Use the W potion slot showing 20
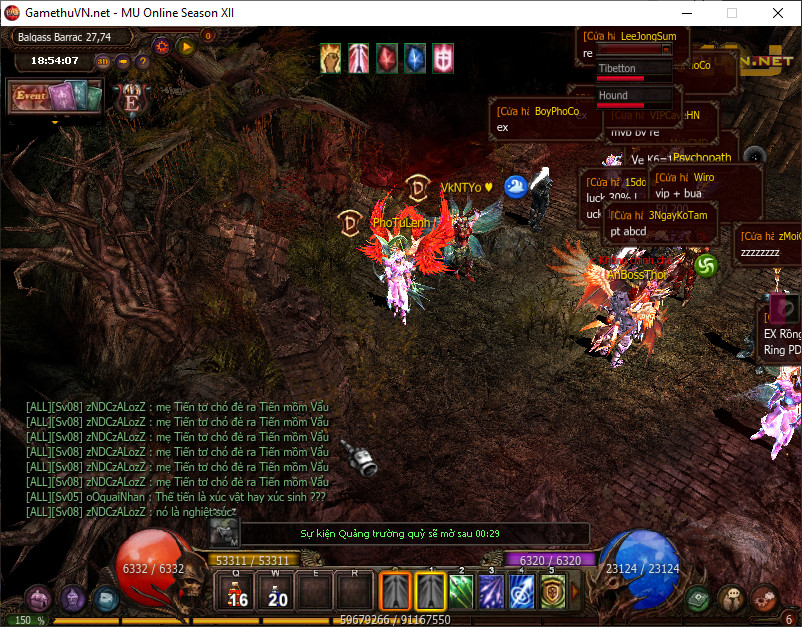Viewport: 802px width, 627px height. click(x=277, y=591)
